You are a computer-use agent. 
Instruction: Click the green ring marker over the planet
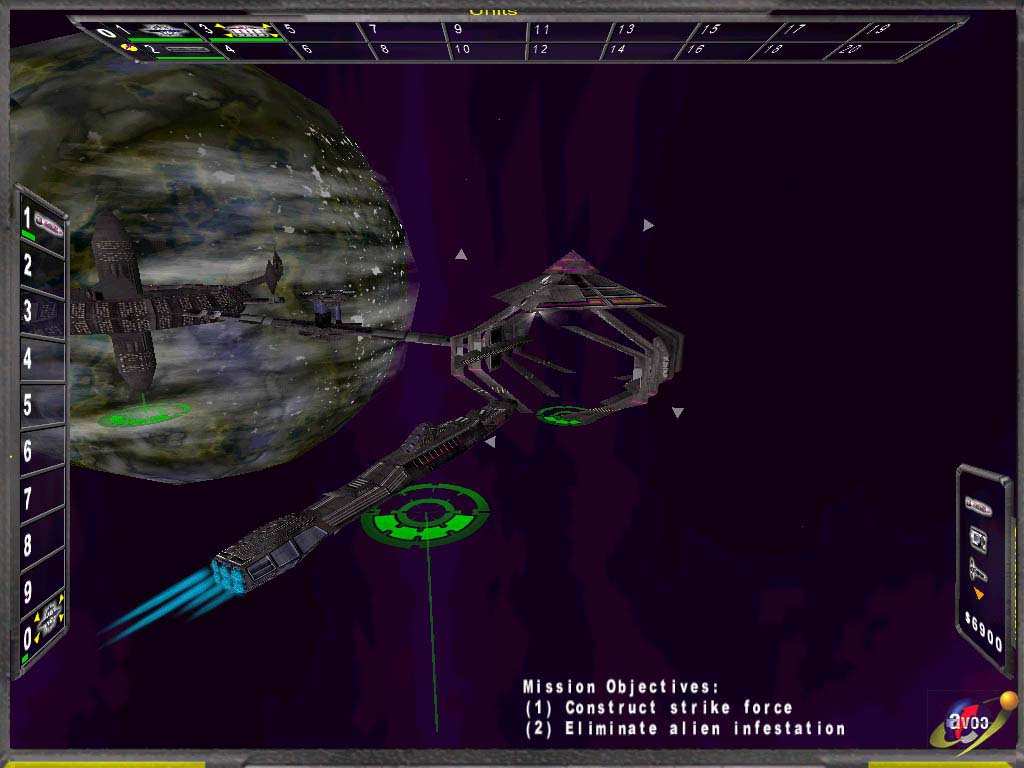coord(143,413)
